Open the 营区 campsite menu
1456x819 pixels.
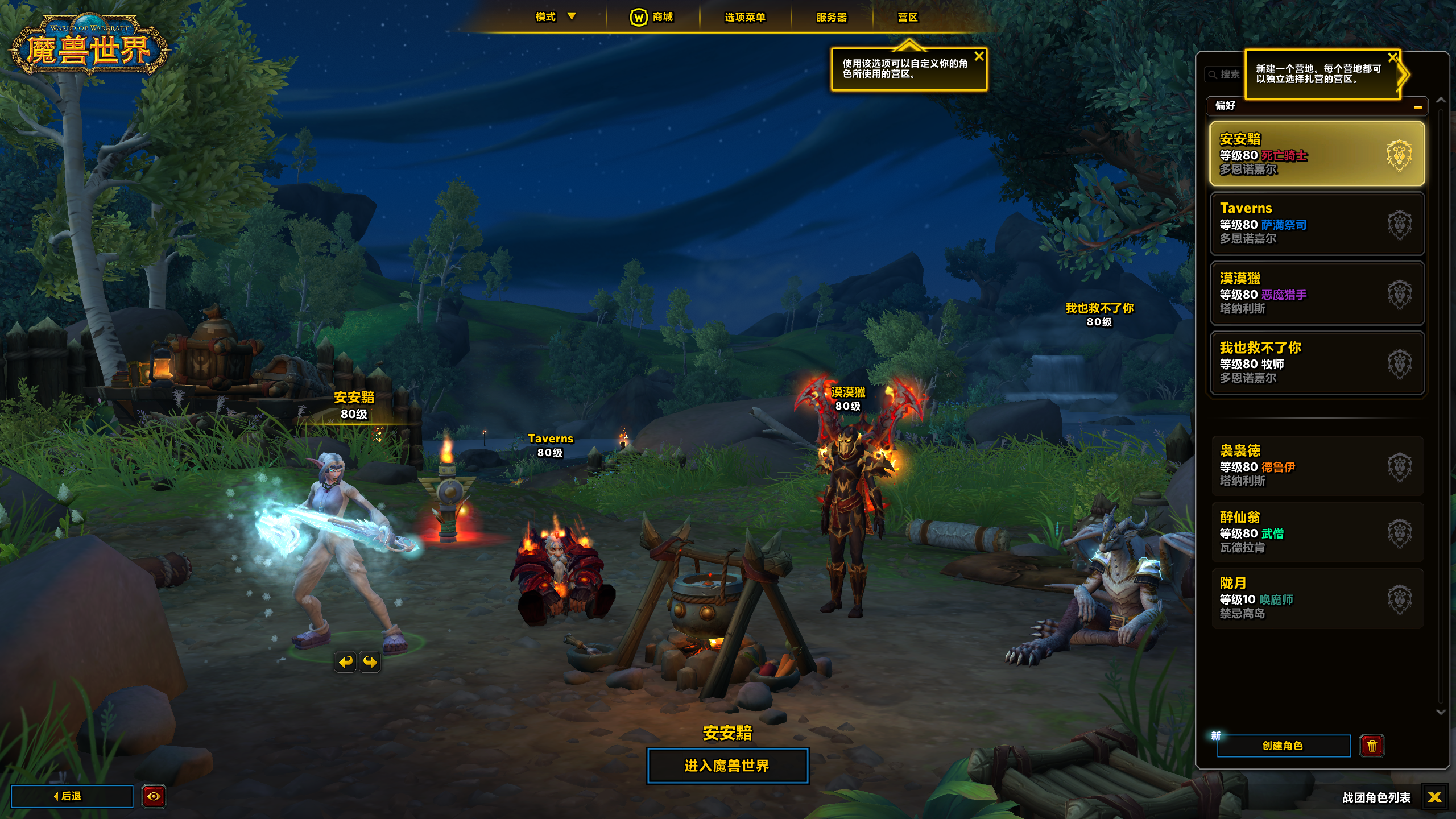pyautogui.click(x=908, y=17)
